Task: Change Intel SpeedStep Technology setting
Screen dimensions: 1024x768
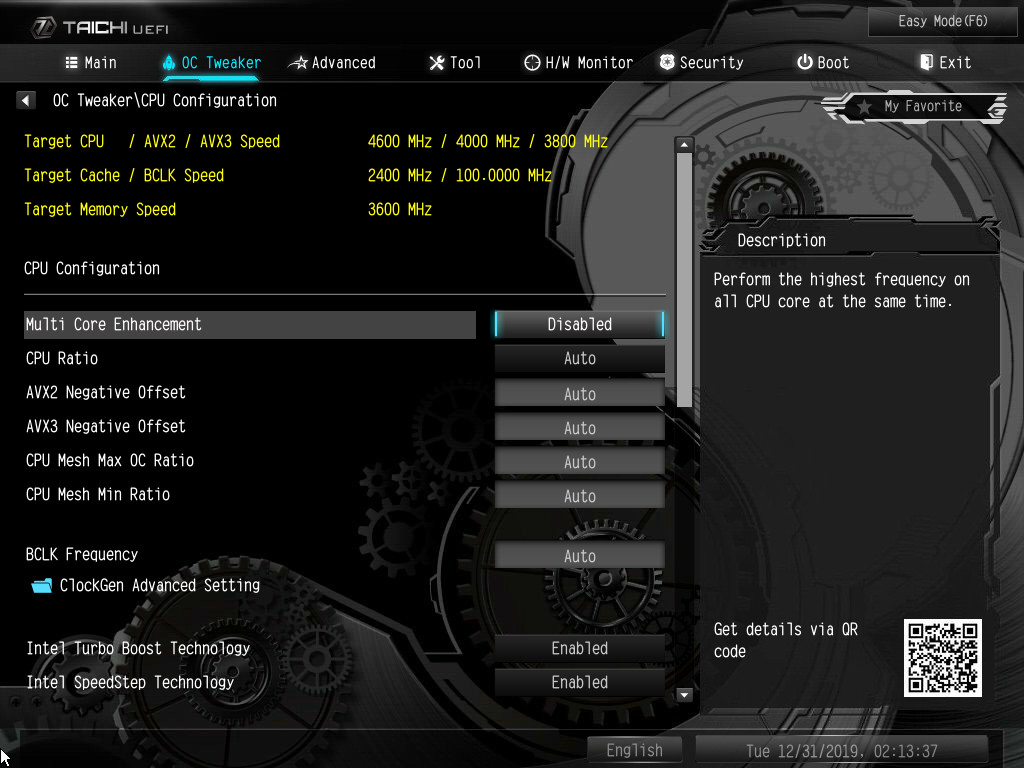Action: tap(579, 682)
